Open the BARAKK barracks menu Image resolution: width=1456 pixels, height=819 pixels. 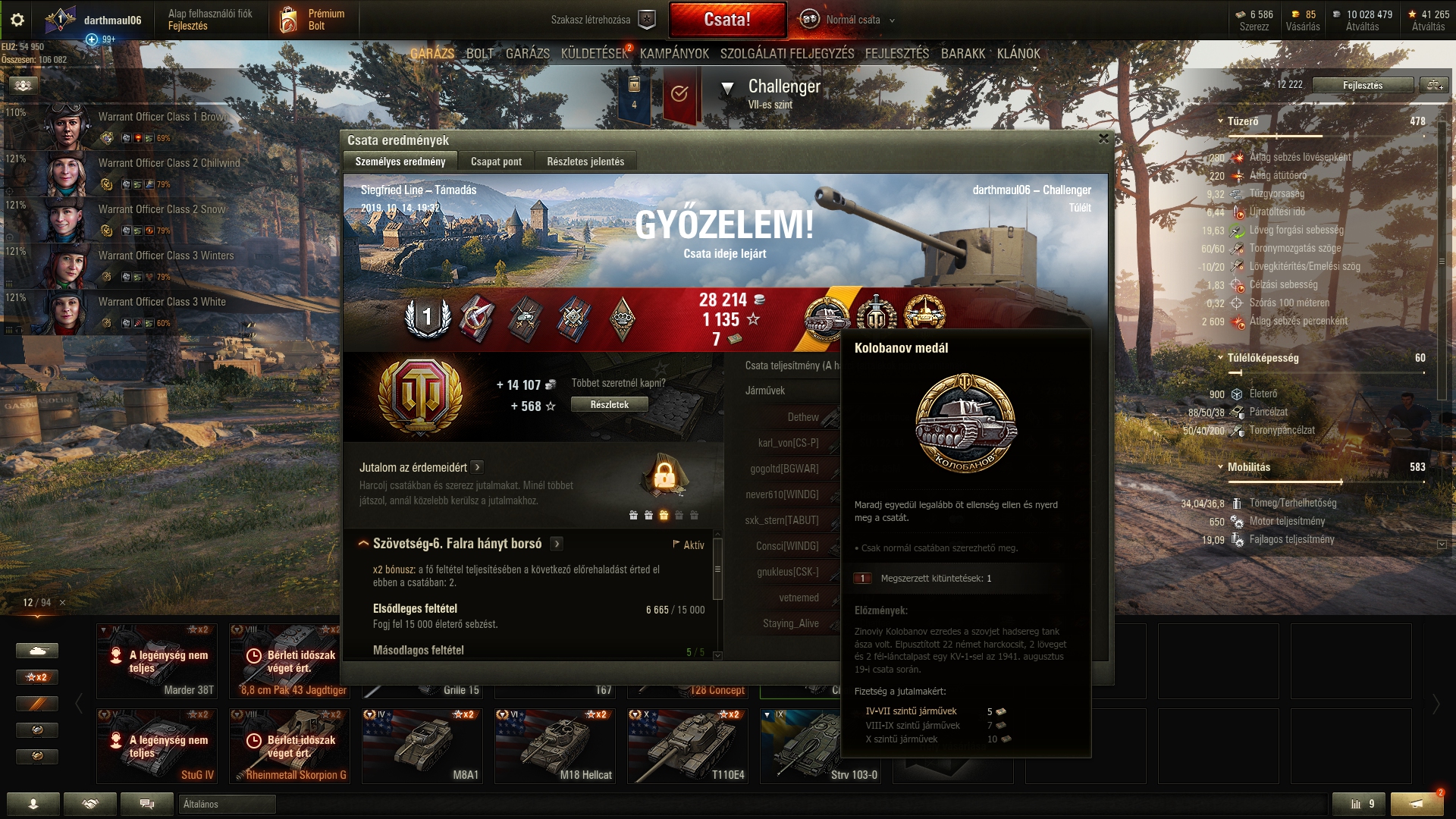point(962,54)
